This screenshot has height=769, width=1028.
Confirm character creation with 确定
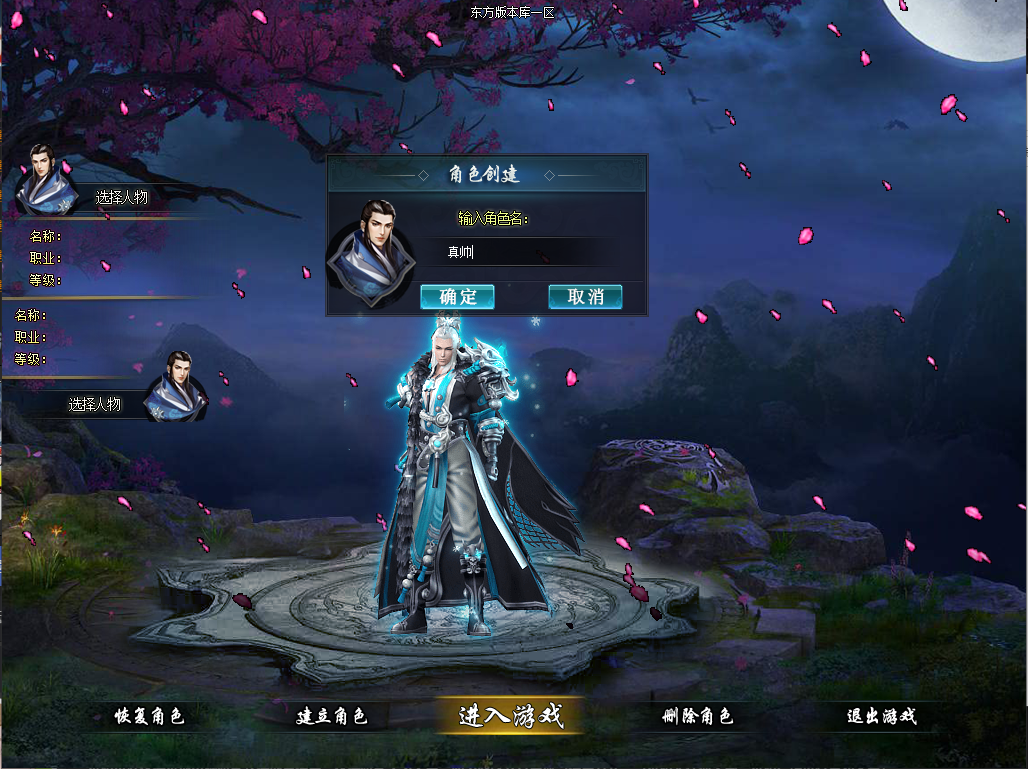[457, 297]
